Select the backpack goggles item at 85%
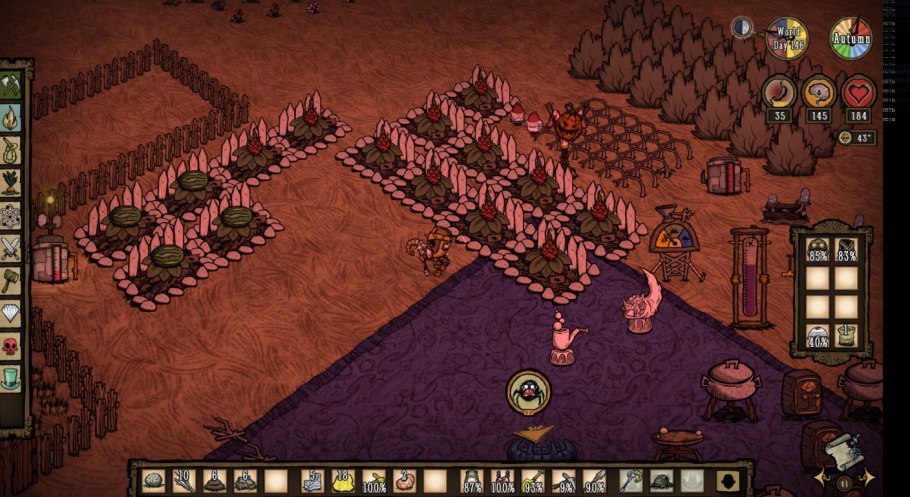The width and height of the screenshot is (910, 497). click(818, 250)
